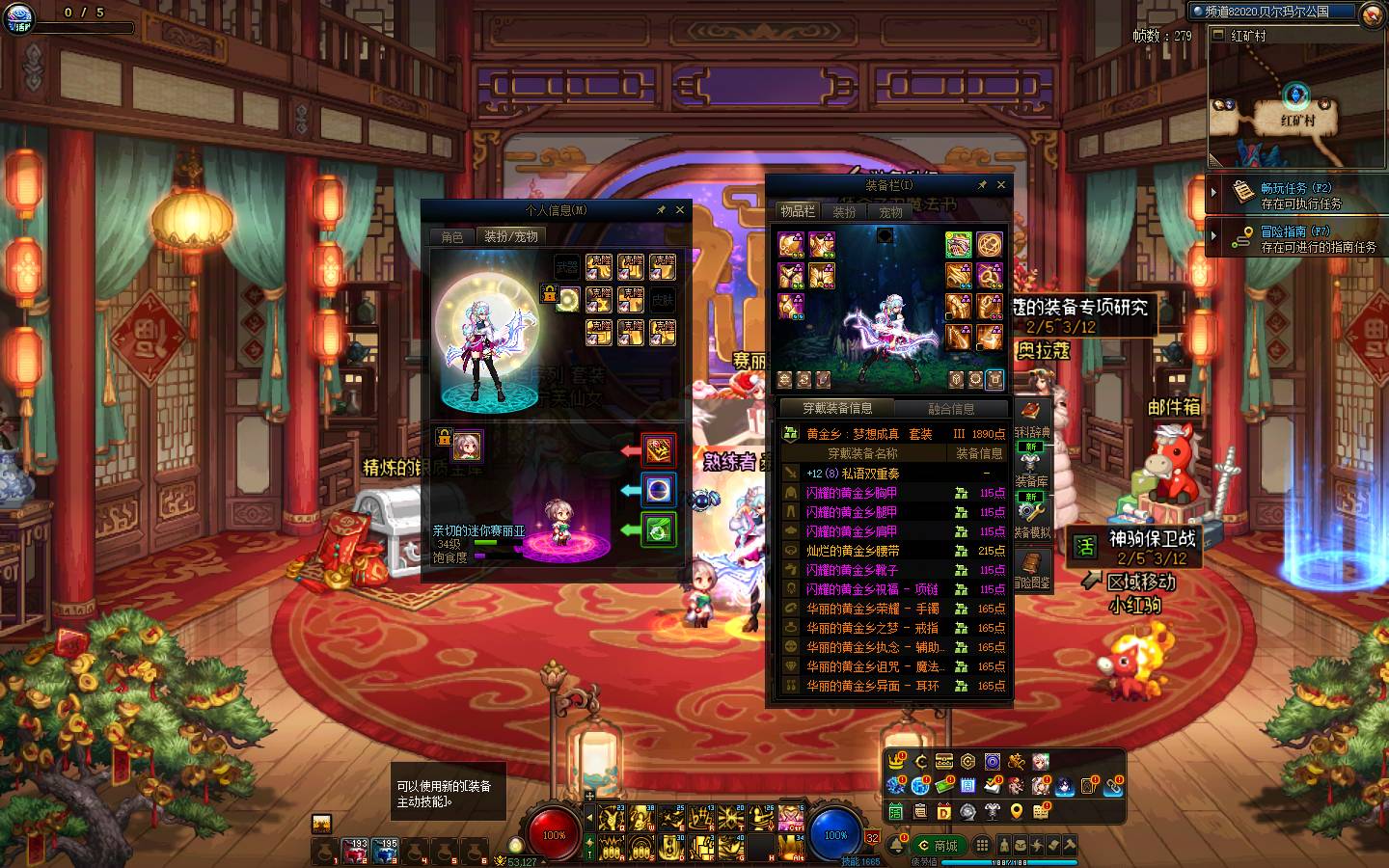
Task: Open the 商城 shop button
Action: coord(939,846)
